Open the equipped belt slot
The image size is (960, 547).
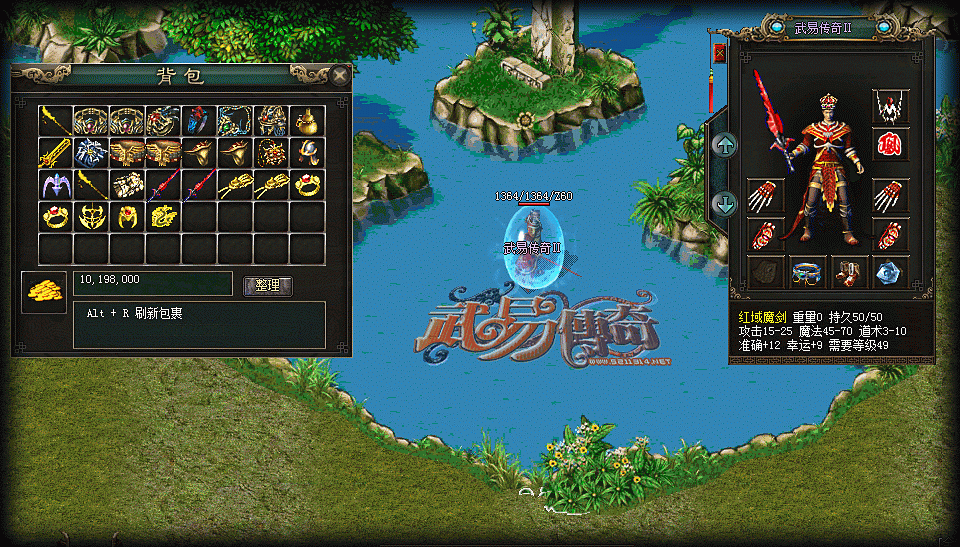click(x=806, y=272)
